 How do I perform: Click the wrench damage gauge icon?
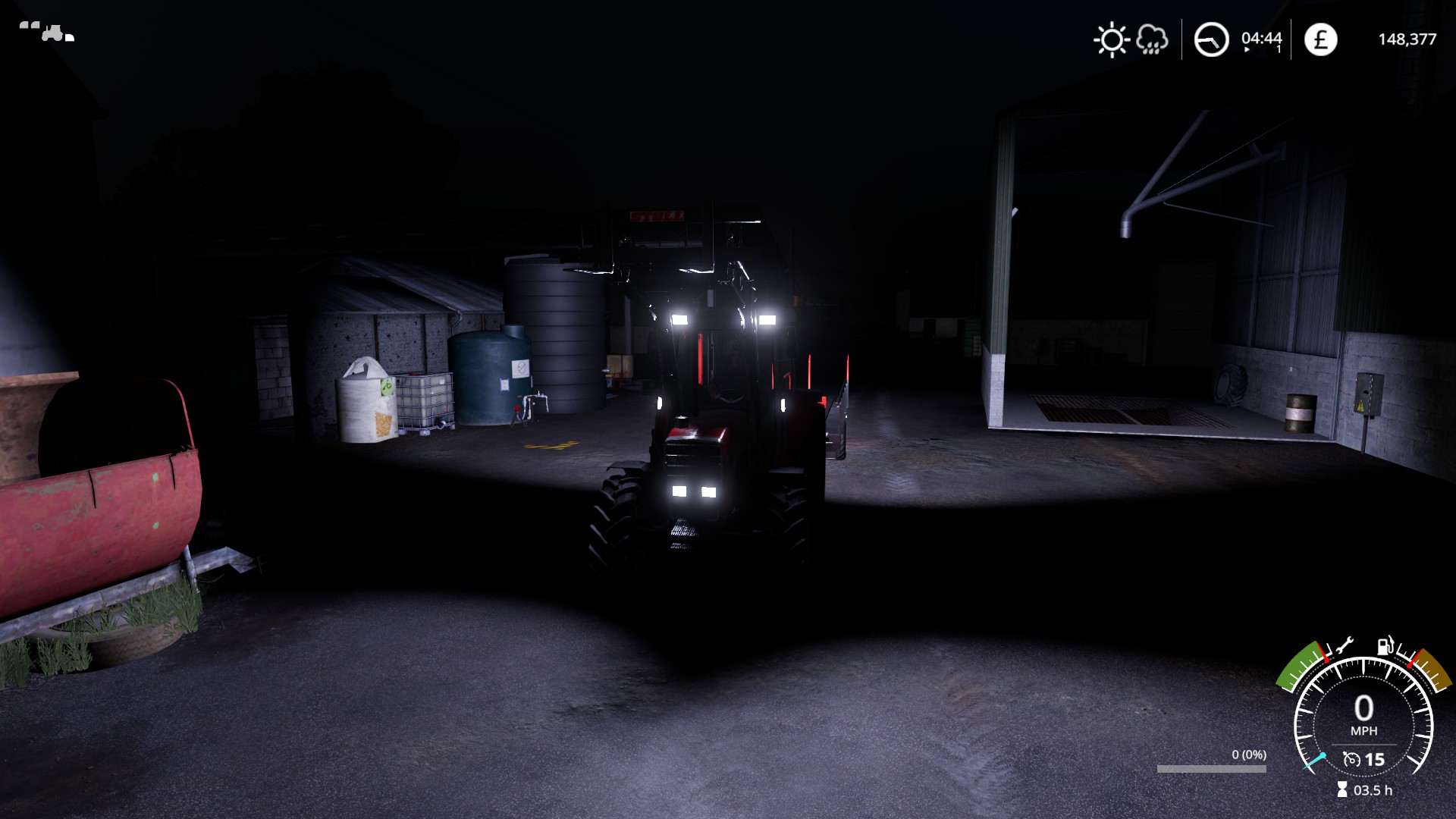click(x=1343, y=646)
